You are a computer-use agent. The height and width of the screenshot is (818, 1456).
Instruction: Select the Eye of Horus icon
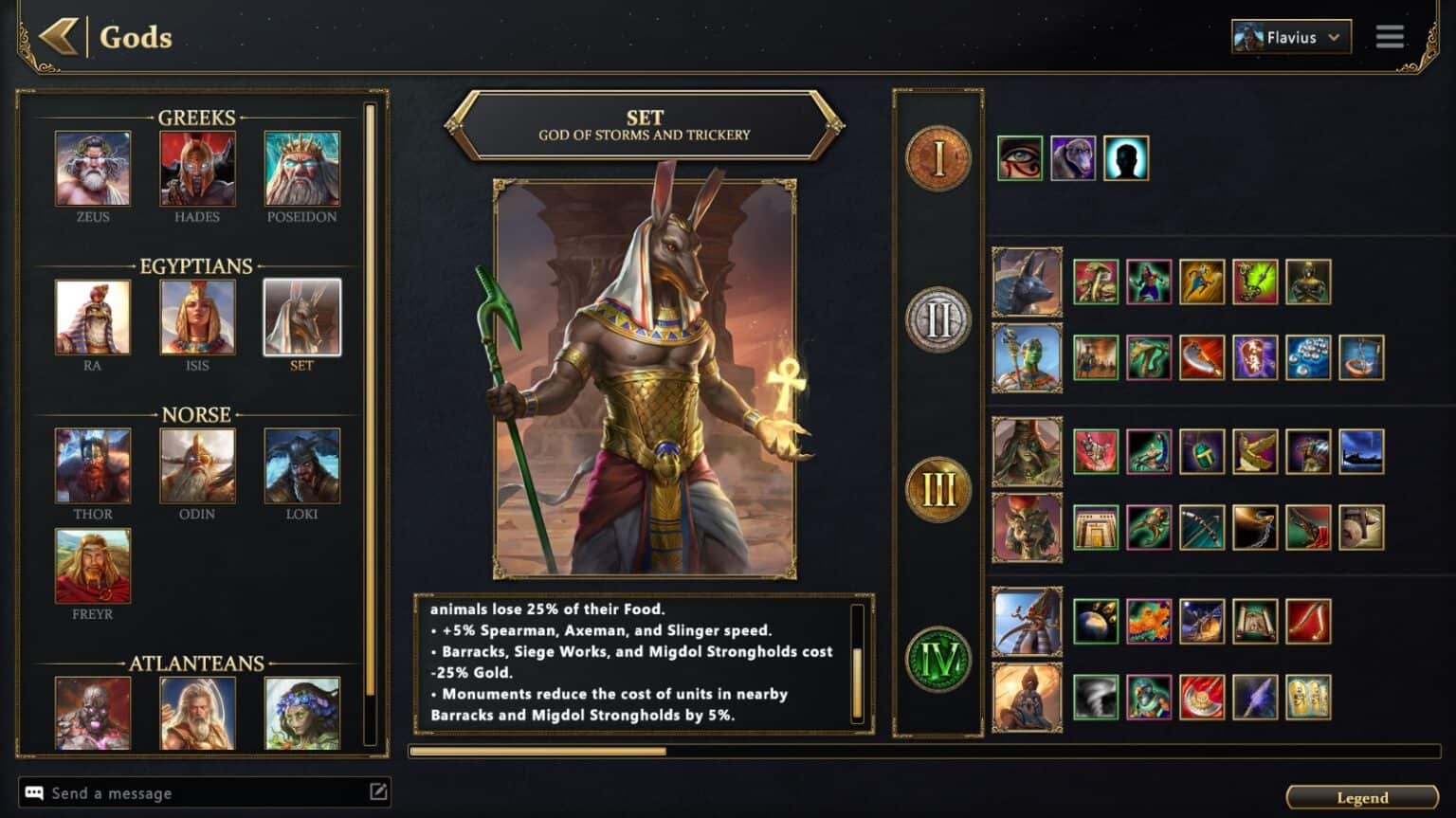[x=1020, y=158]
